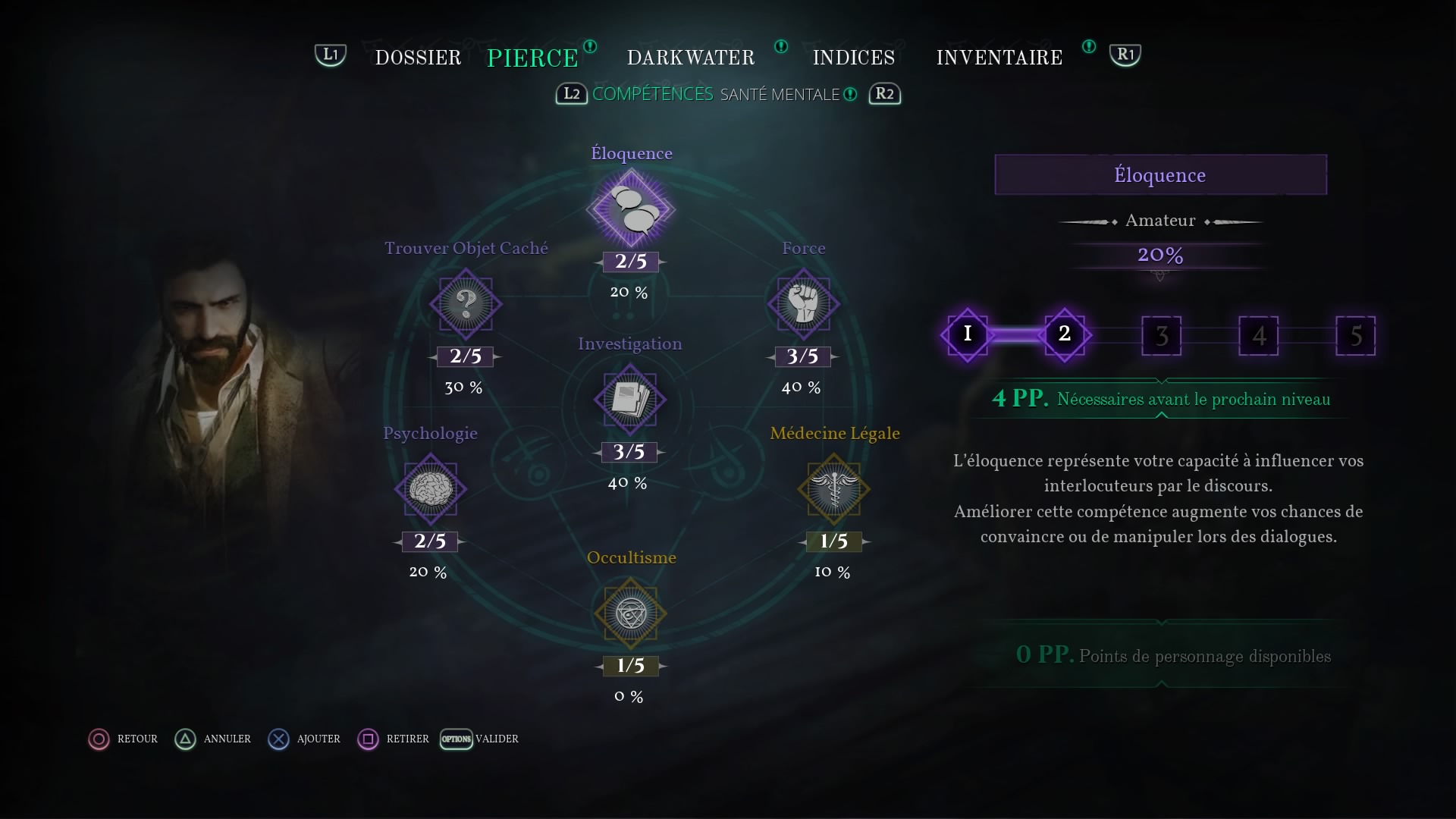Pick the Investigation documents skill icon
1456x819 pixels.
pos(629,400)
